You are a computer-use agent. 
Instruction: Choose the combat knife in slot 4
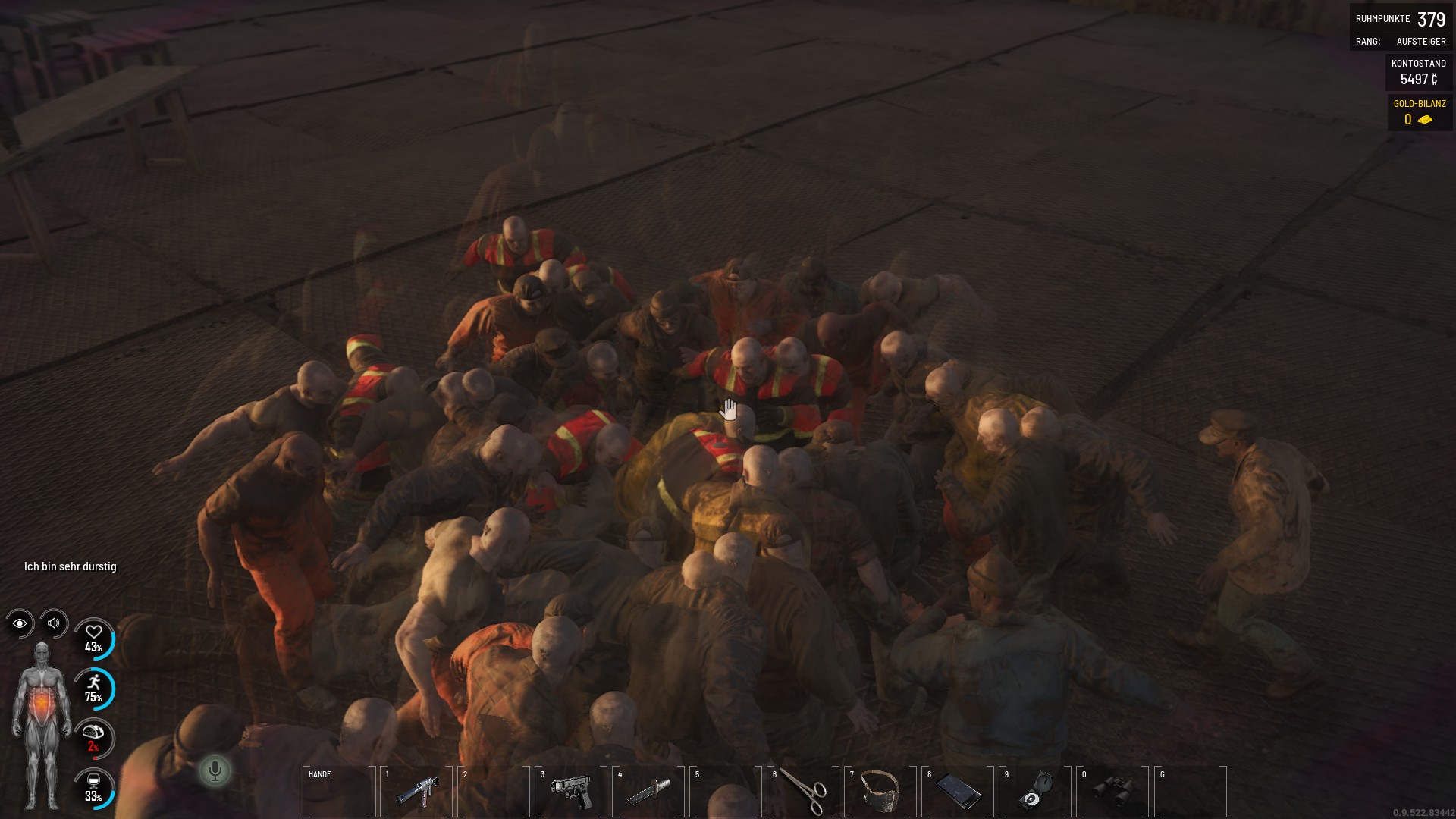648,792
